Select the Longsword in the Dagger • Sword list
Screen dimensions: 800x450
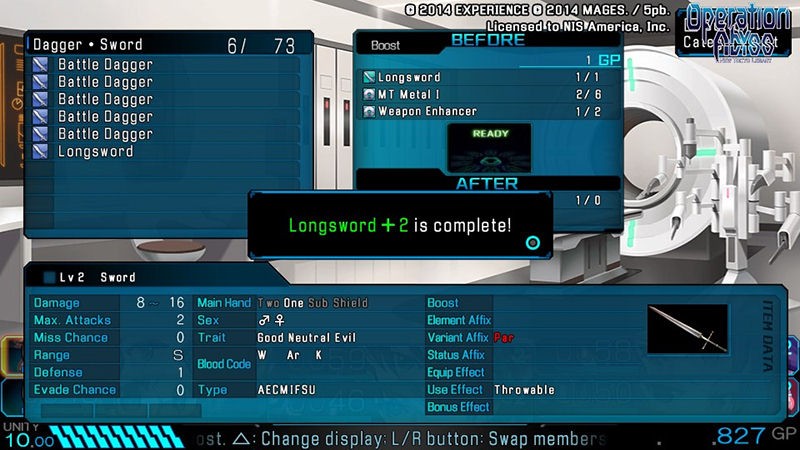95,152
